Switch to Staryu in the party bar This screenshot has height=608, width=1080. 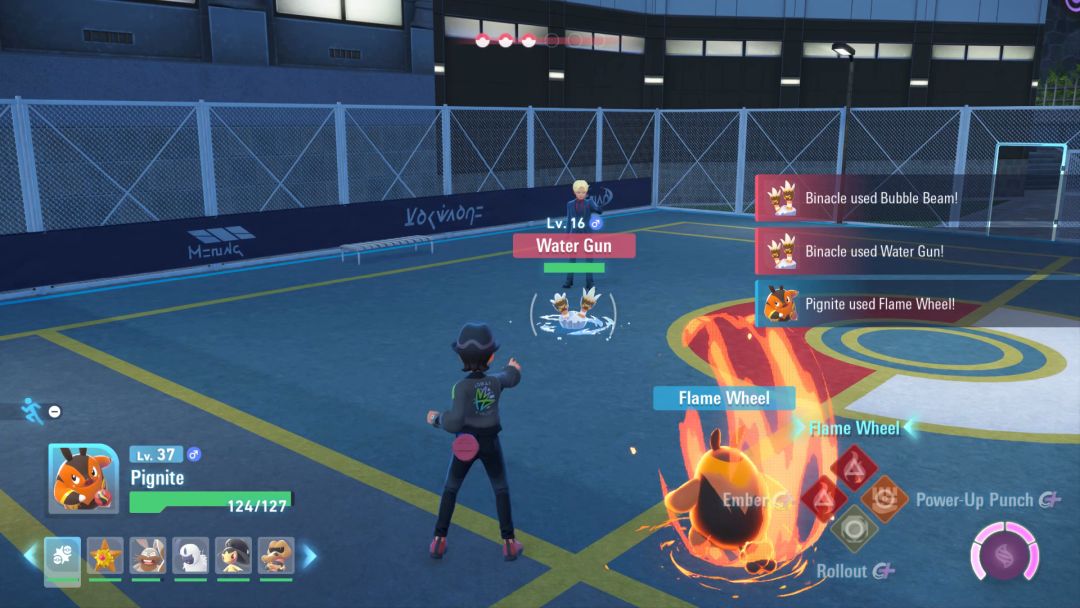[x=105, y=556]
